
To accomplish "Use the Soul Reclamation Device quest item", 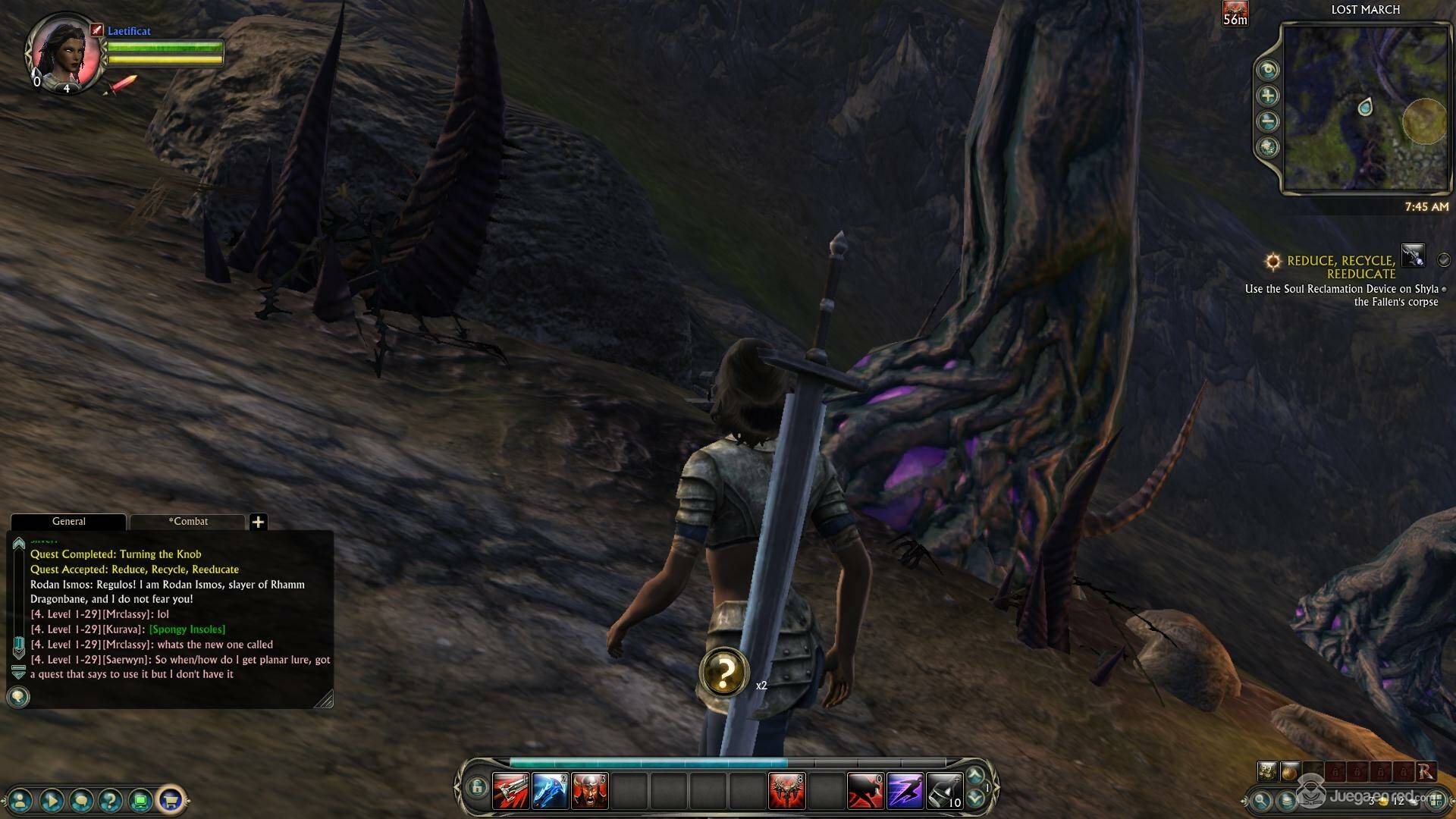I will click(1413, 256).
